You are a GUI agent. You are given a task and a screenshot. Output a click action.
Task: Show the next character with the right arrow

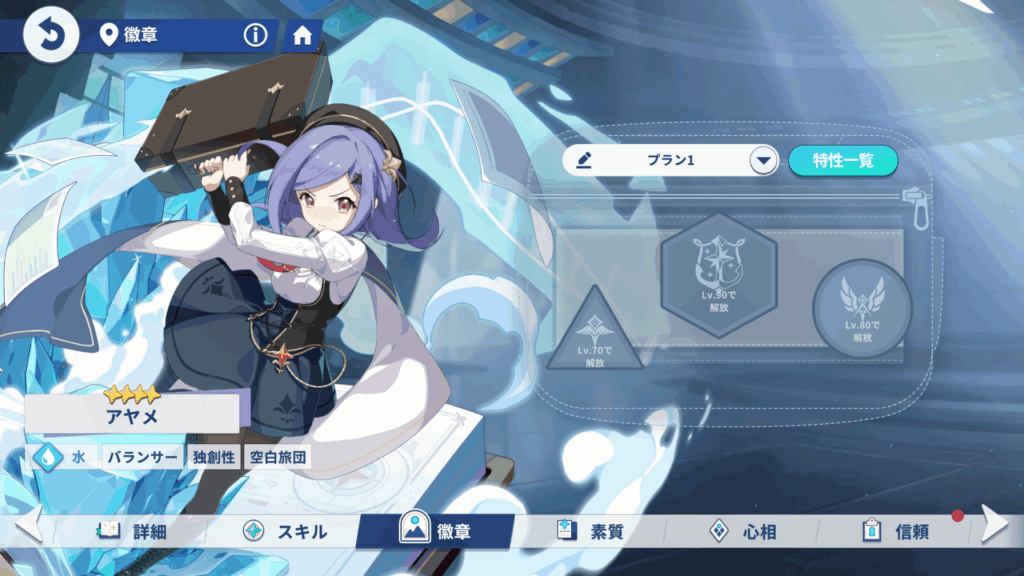(x=994, y=524)
